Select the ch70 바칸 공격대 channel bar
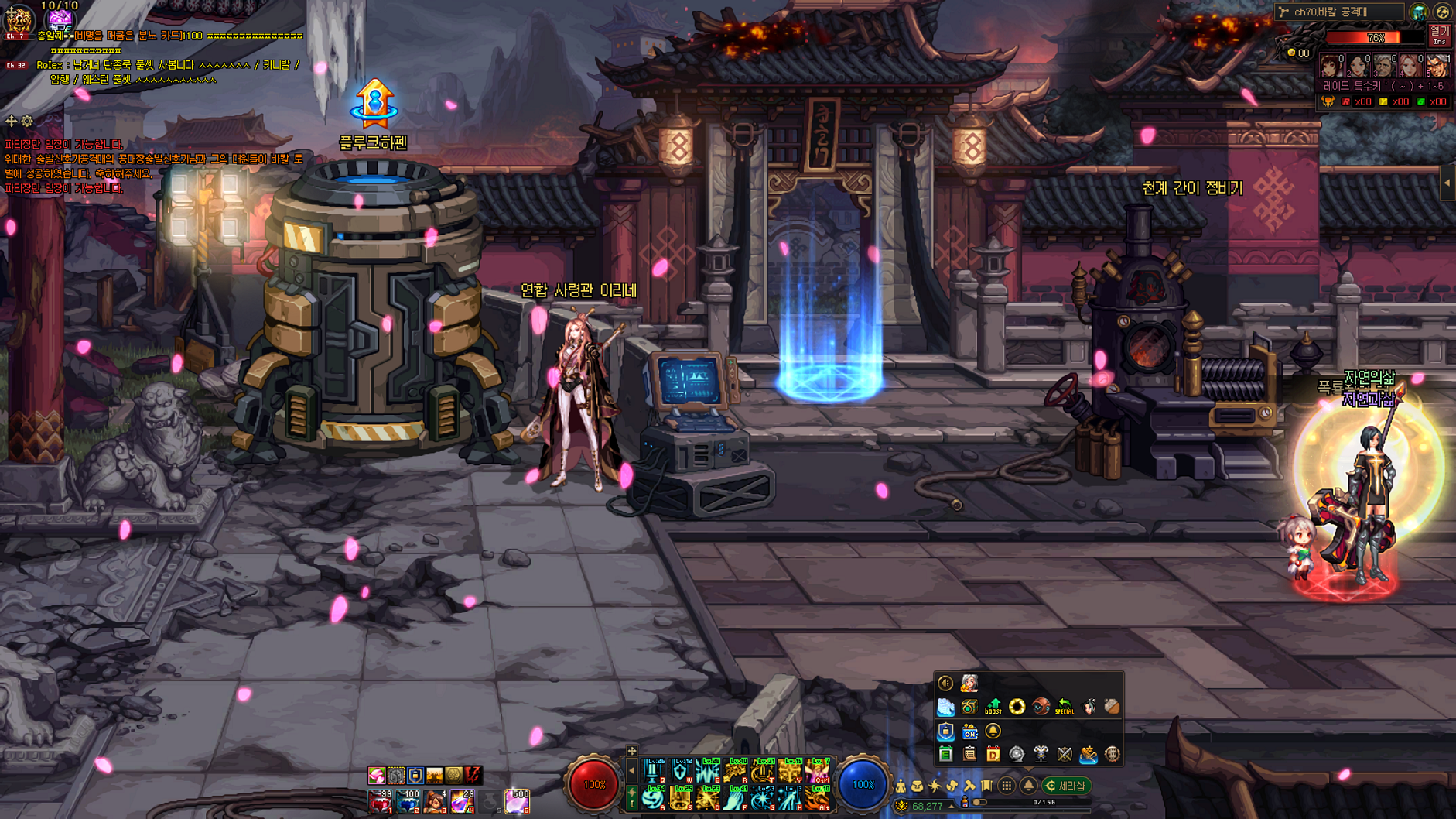 (1338, 12)
